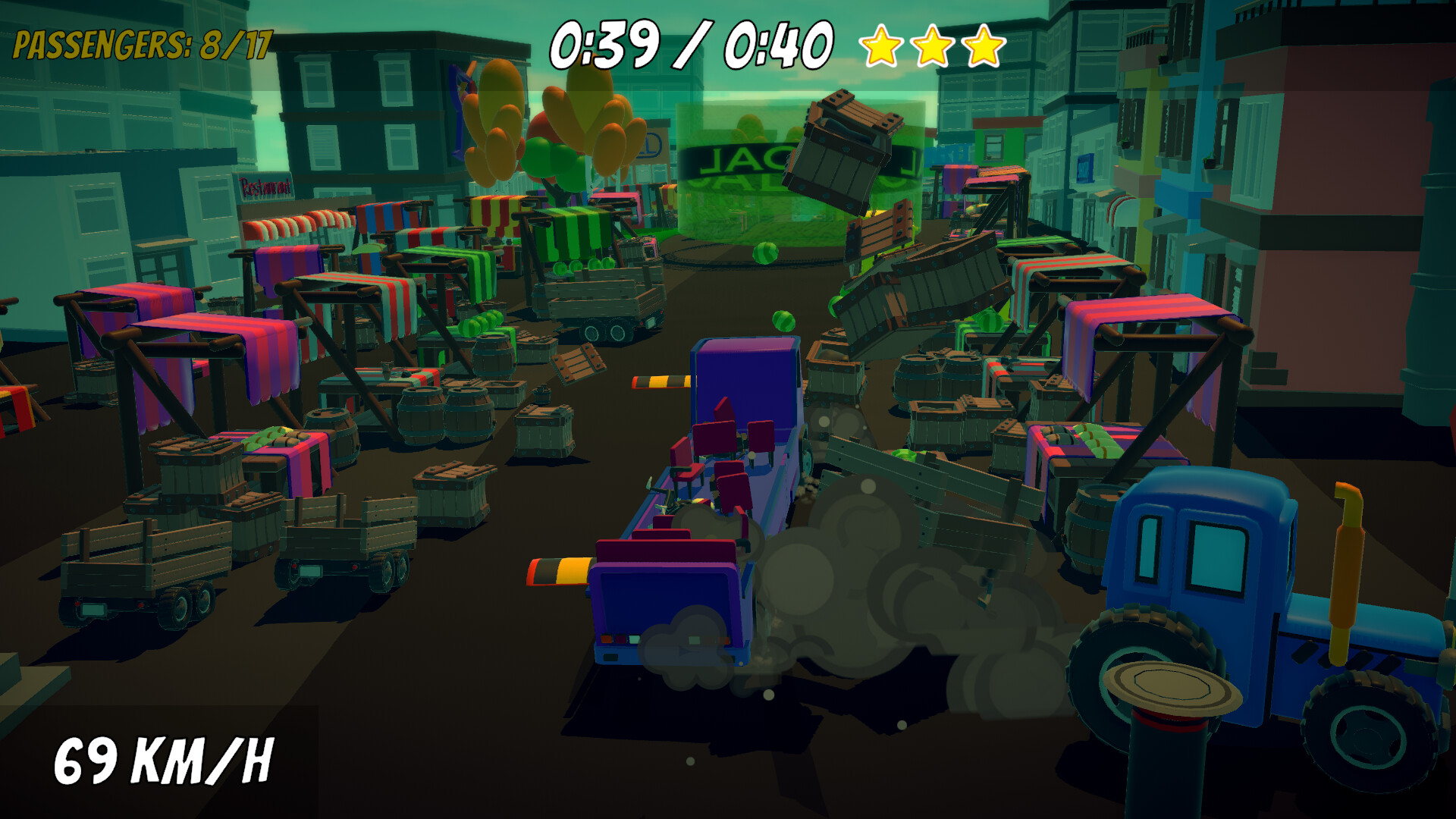Image resolution: width=1456 pixels, height=819 pixels.
Task: Click the 0:39 / 0:40 timer
Action: click(x=690, y=45)
